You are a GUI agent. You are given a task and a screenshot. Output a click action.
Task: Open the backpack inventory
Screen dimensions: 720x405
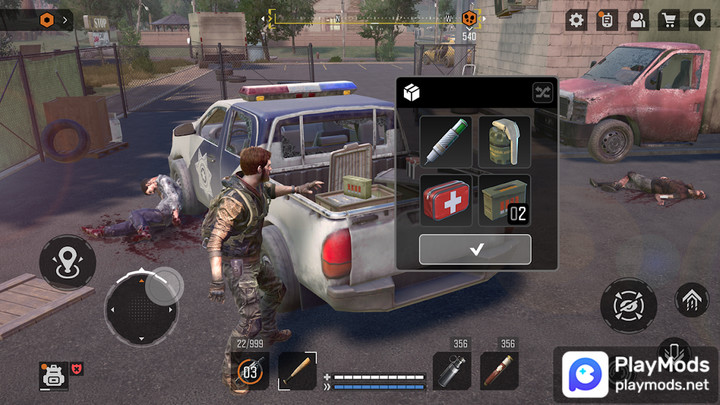52,375
